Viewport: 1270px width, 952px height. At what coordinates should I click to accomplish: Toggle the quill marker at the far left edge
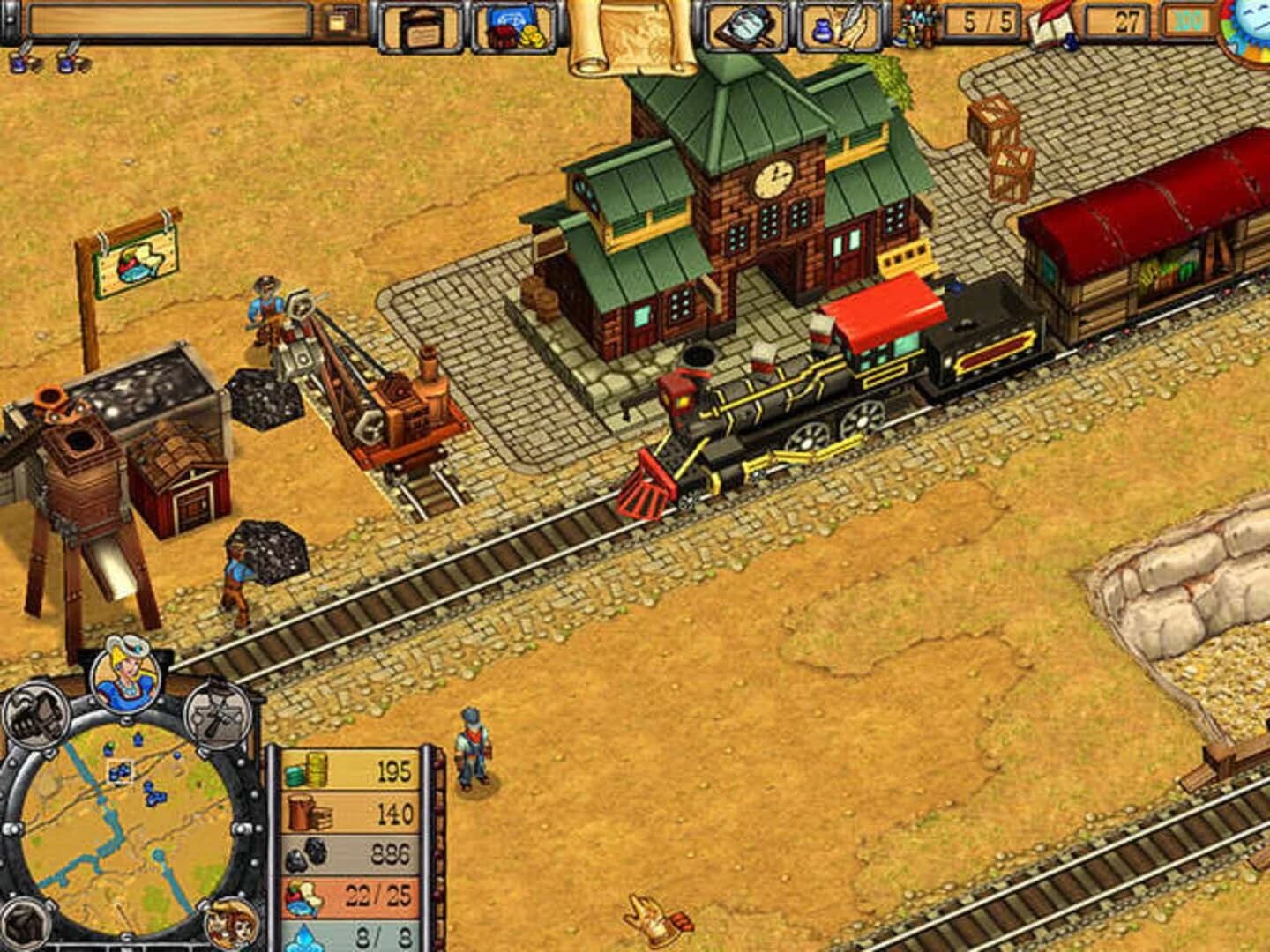[x=25, y=60]
